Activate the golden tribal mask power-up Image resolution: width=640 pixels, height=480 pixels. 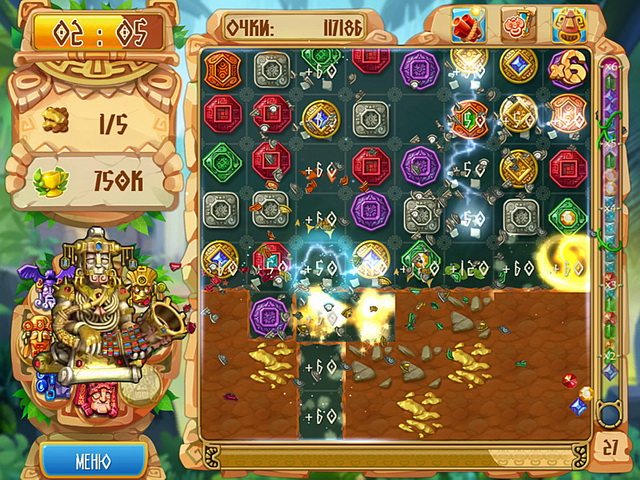pos(566,23)
